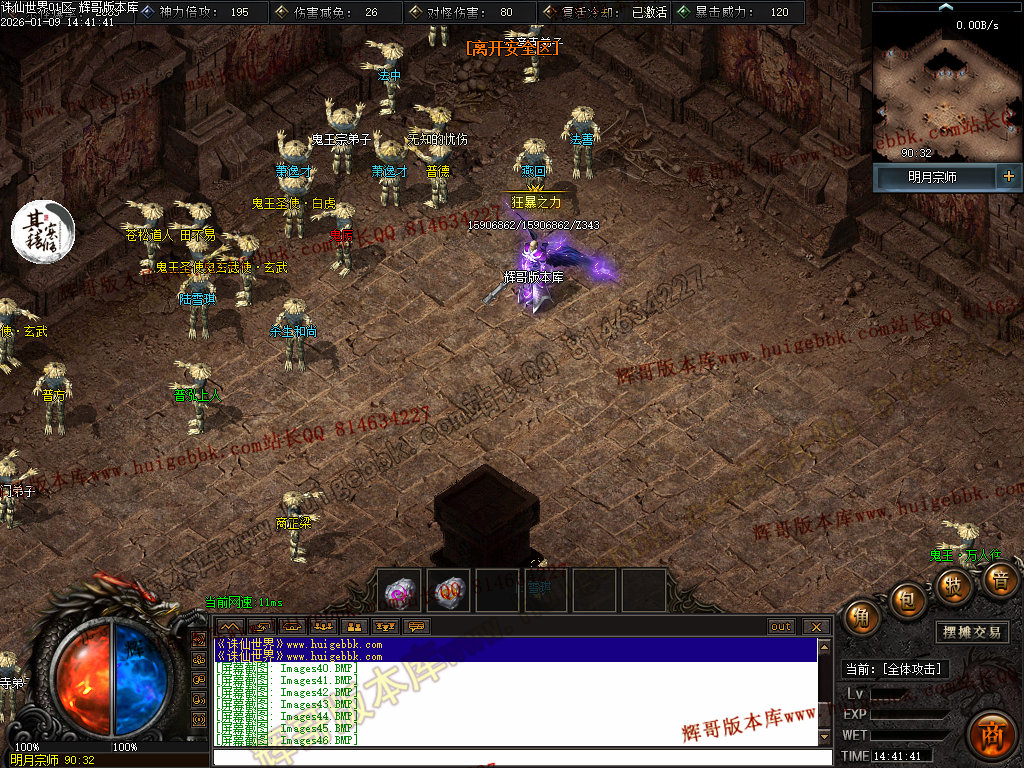Click the plus button beside 明月宗师
The image size is (1024, 768).
(x=1008, y=177)
